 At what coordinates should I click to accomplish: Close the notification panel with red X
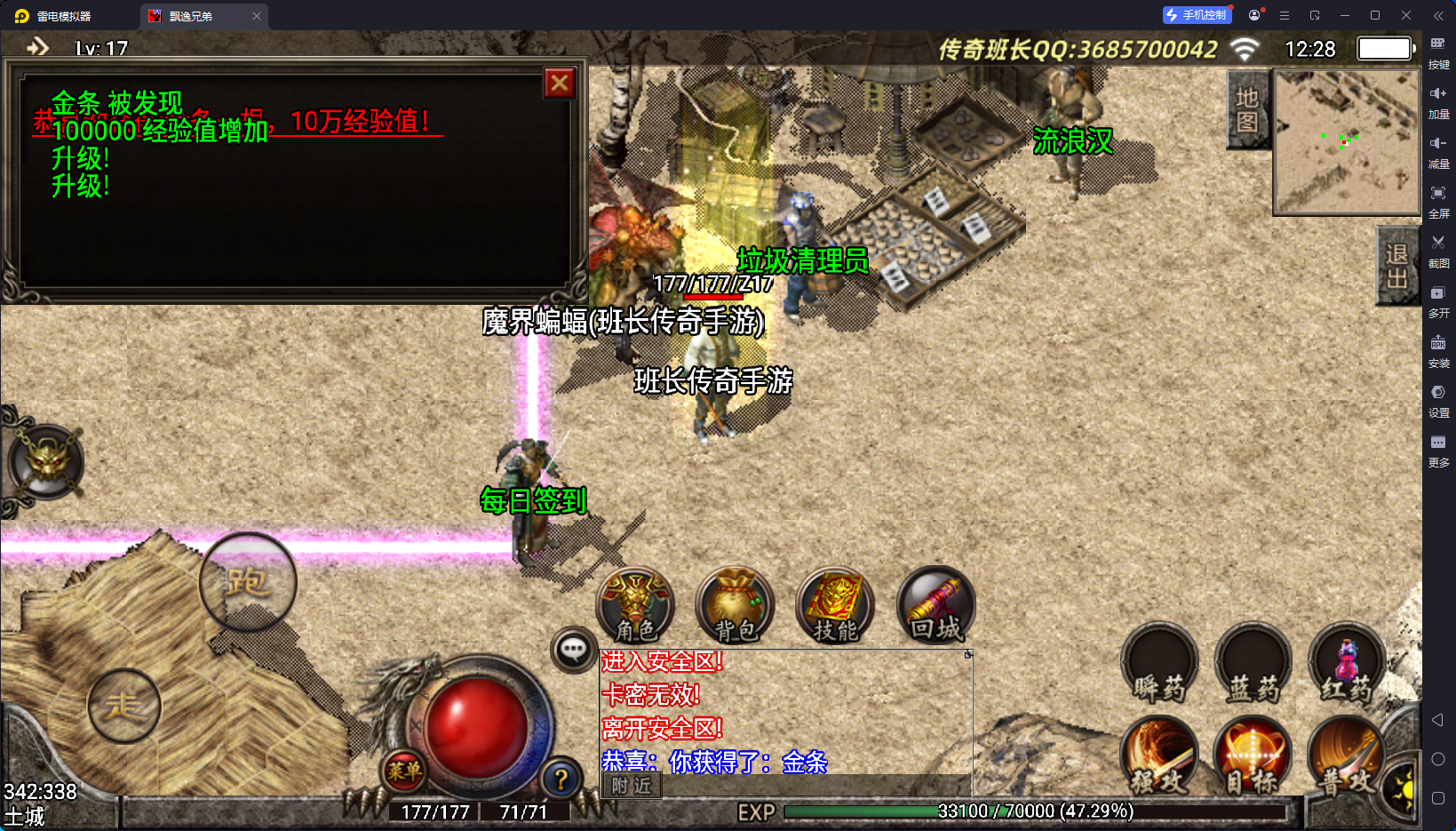pos(560,84)
